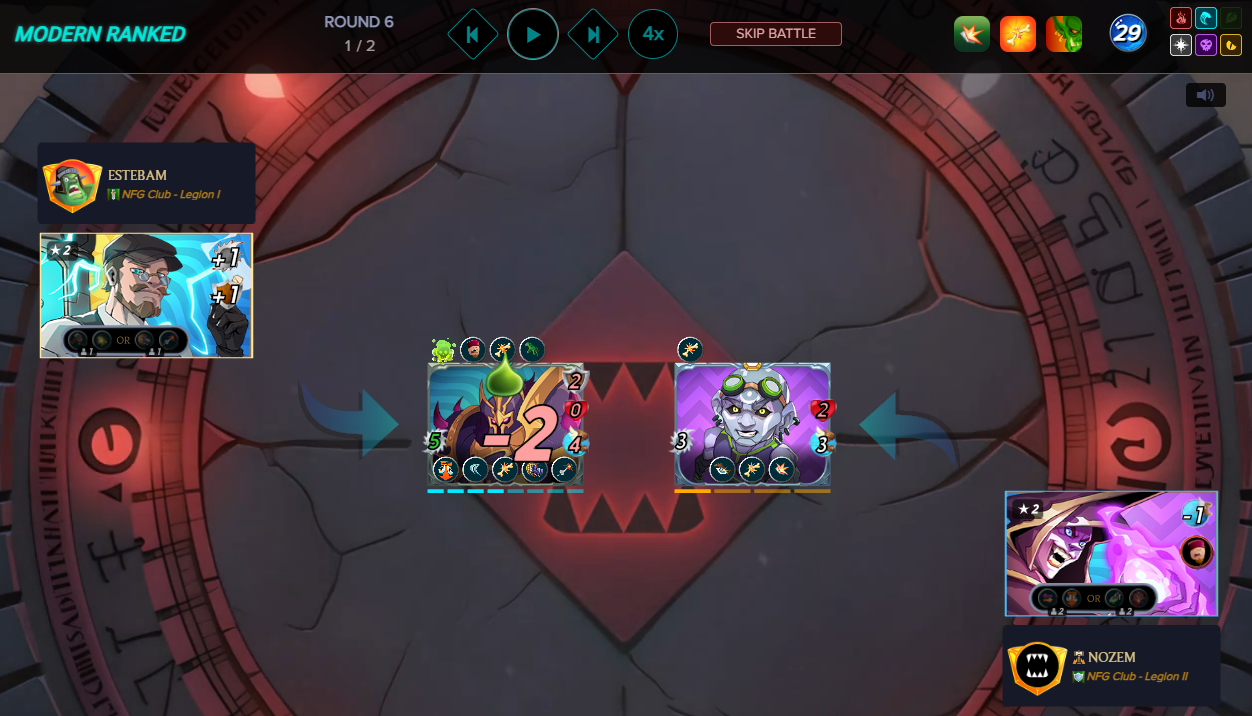Step forward to next action

[x=593, y=34]
